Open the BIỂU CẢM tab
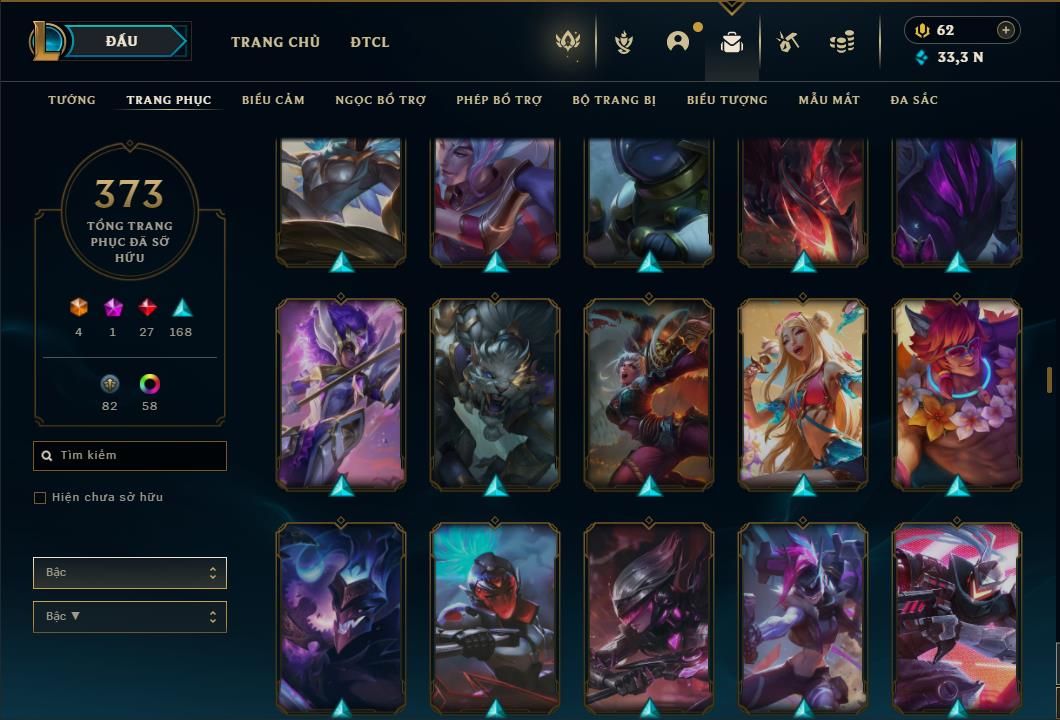The width and height of the screenshot is (1060, 720). 273,100
